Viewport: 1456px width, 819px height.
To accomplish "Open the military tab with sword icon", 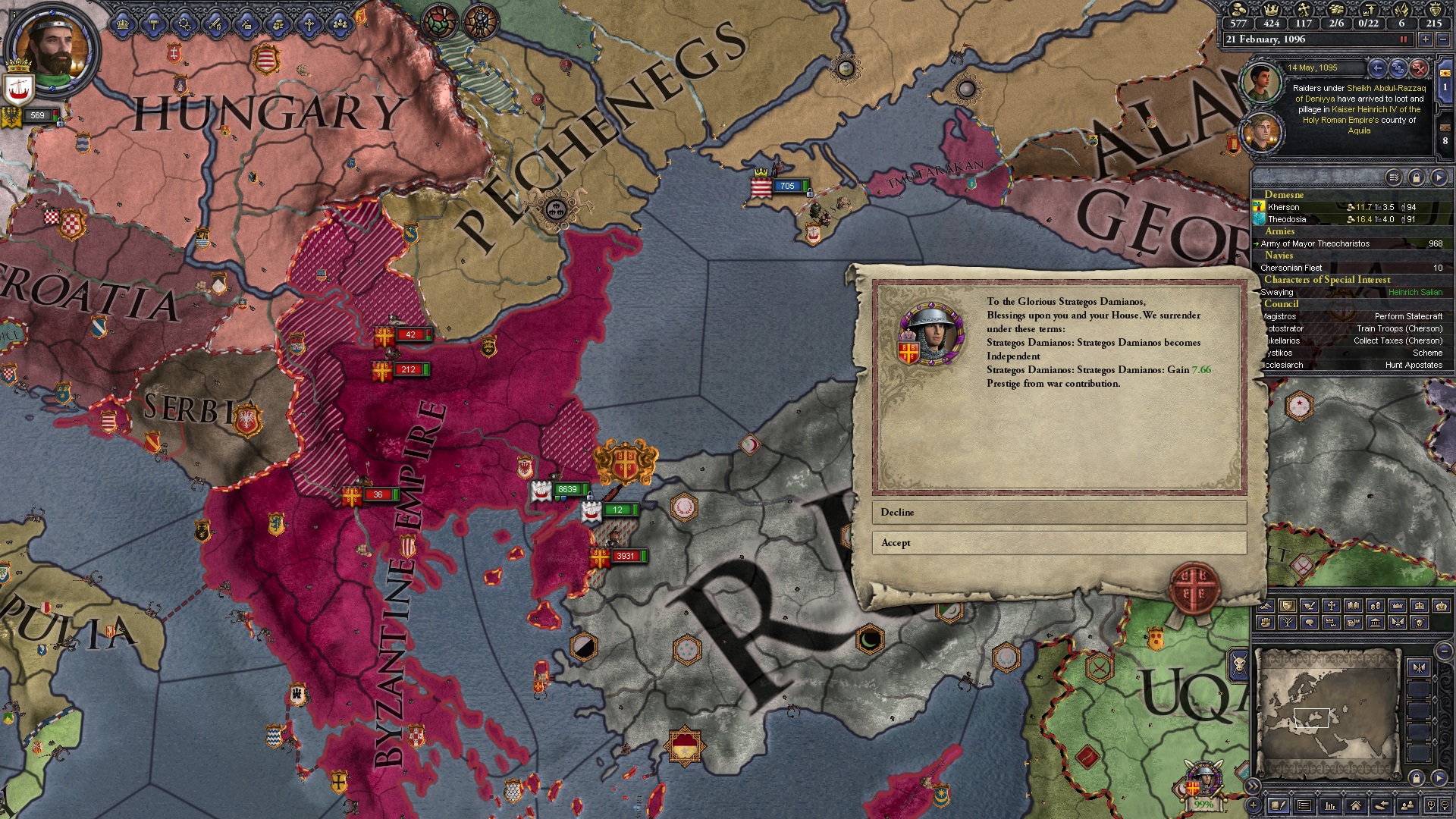I will [216, 24].
